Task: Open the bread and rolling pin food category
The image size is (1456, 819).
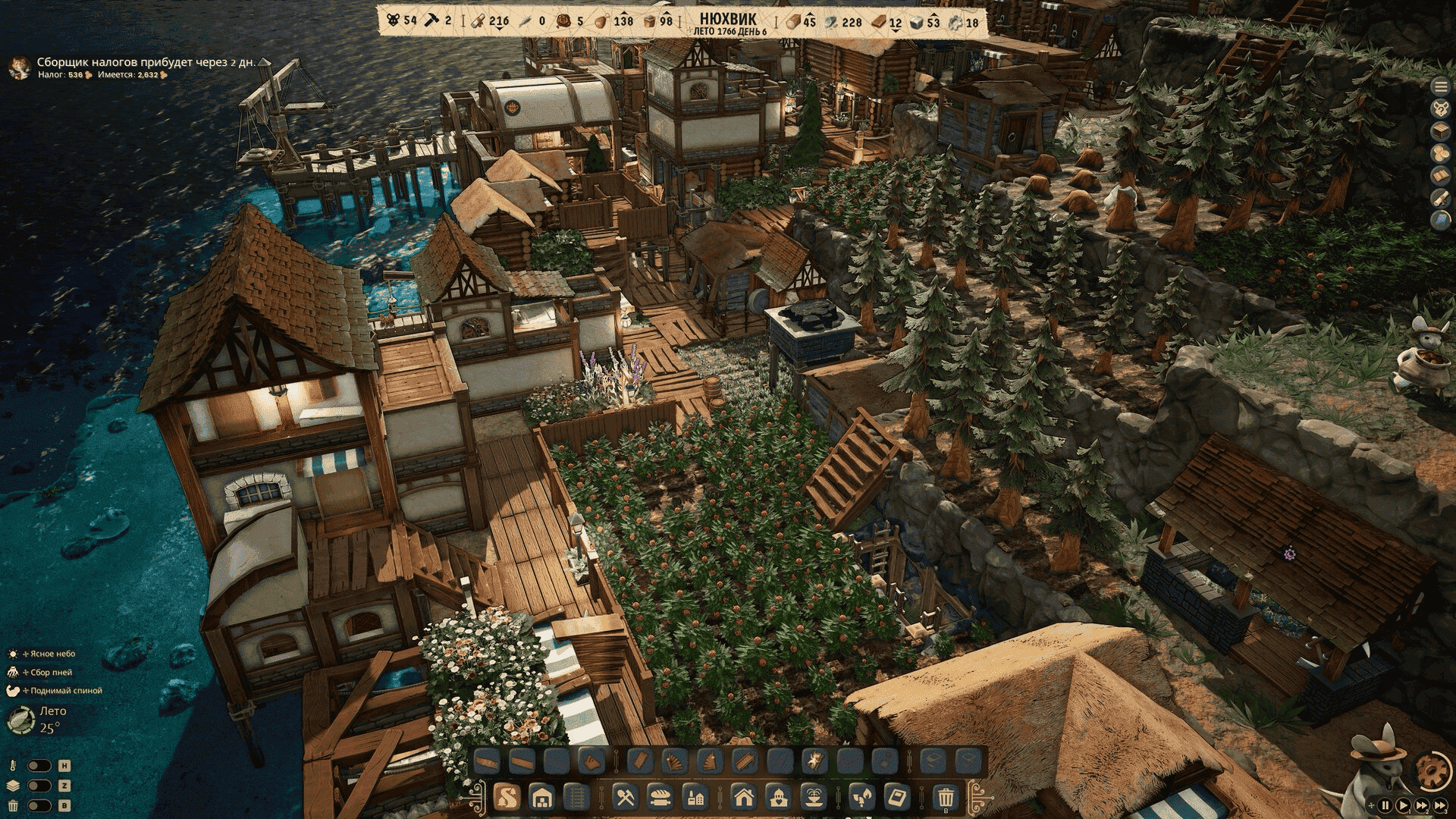Action: tap(660, 797)
